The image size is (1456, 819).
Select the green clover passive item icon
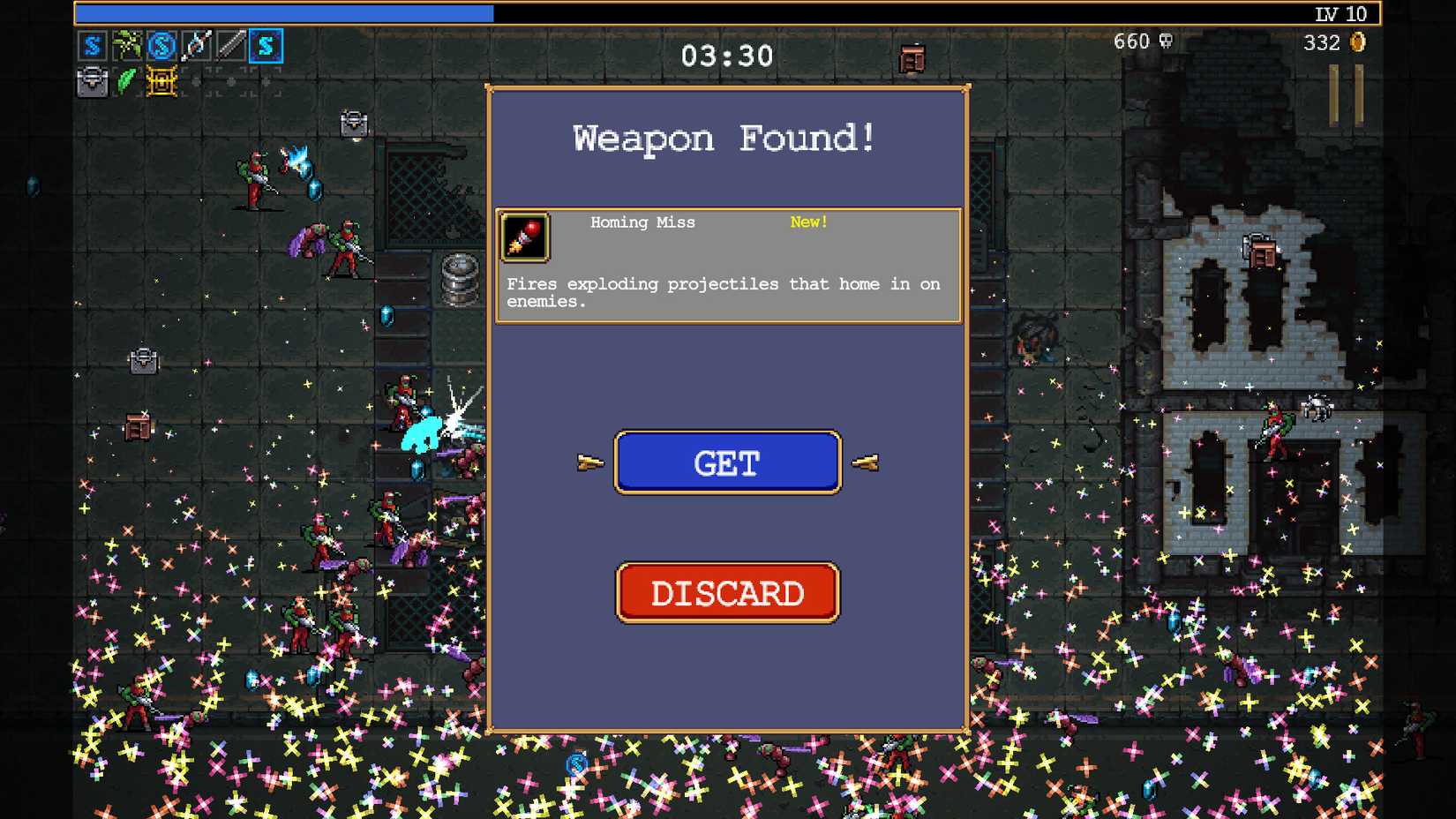[126, 81]
